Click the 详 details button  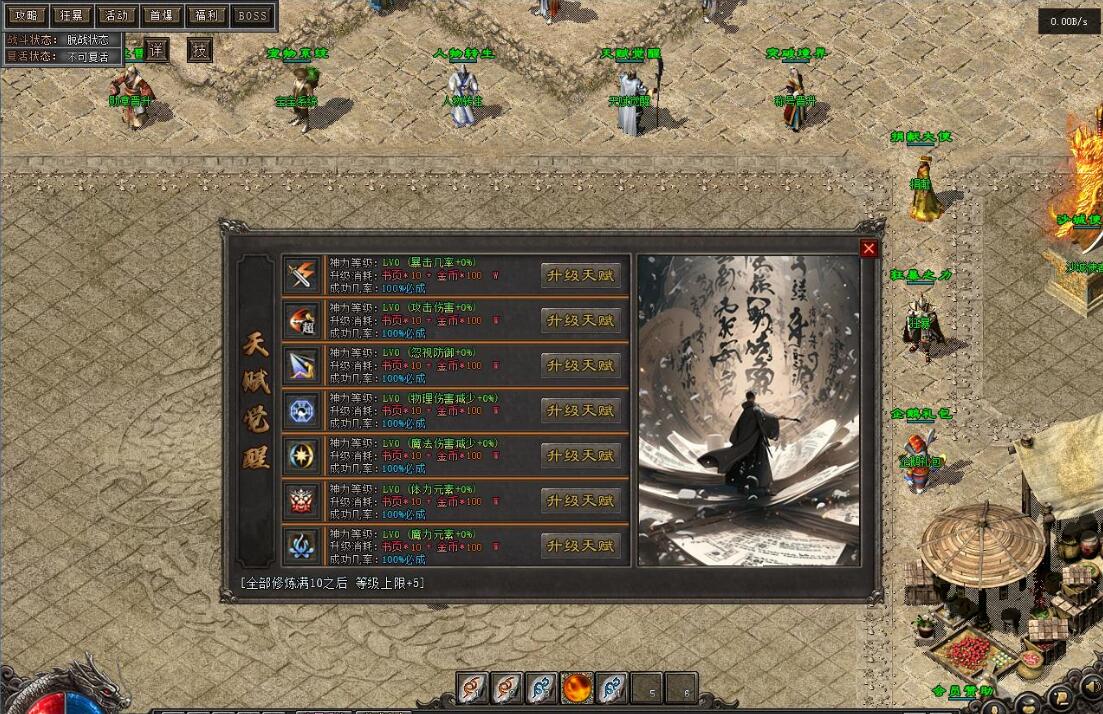(x=157, y=51)
